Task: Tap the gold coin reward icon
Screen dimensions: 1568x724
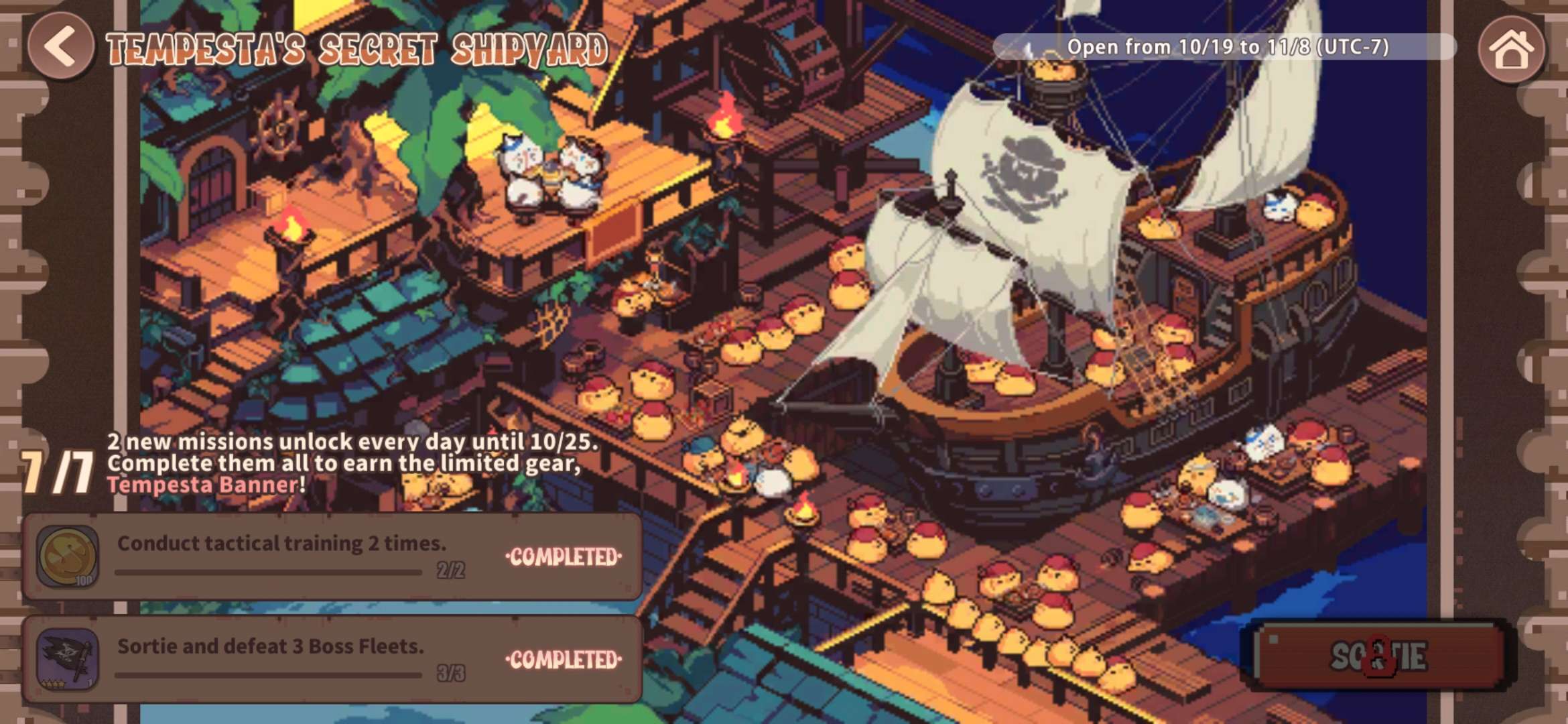Action: (x=68, y=556)
